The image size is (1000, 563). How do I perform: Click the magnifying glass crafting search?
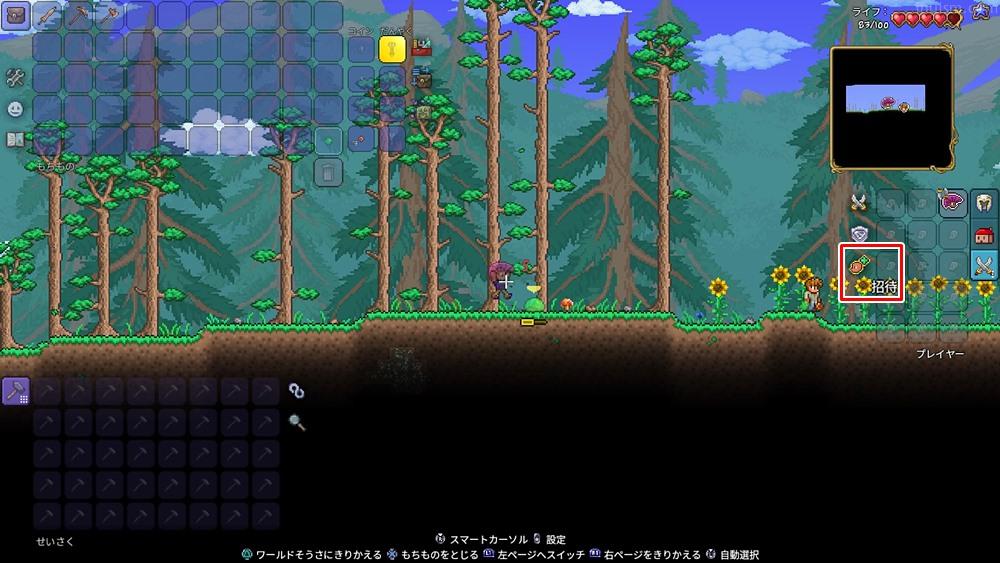tap(297, 422)
